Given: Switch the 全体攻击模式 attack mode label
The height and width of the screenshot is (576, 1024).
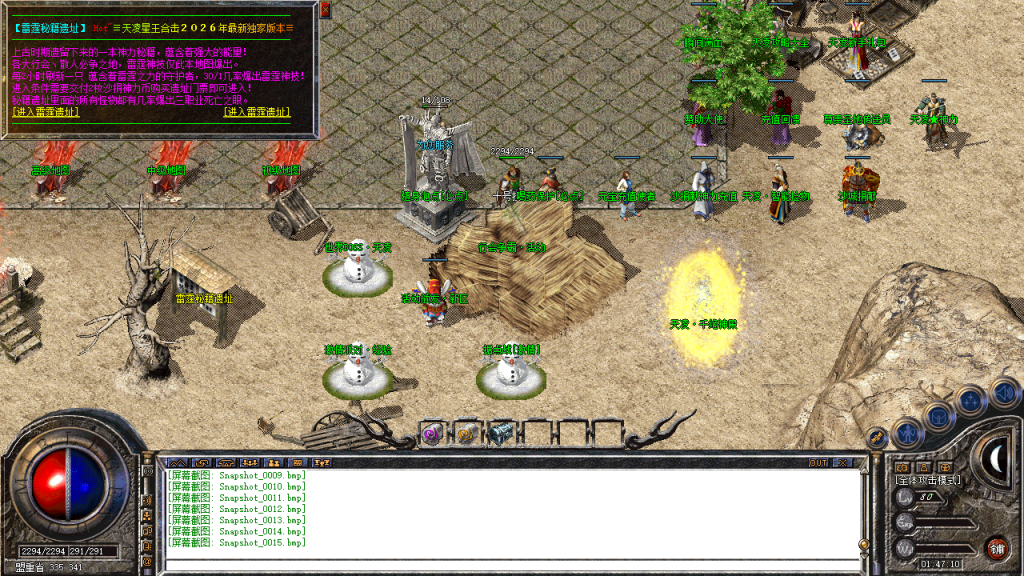Looking at the screenshot, I should coord(927,481).
